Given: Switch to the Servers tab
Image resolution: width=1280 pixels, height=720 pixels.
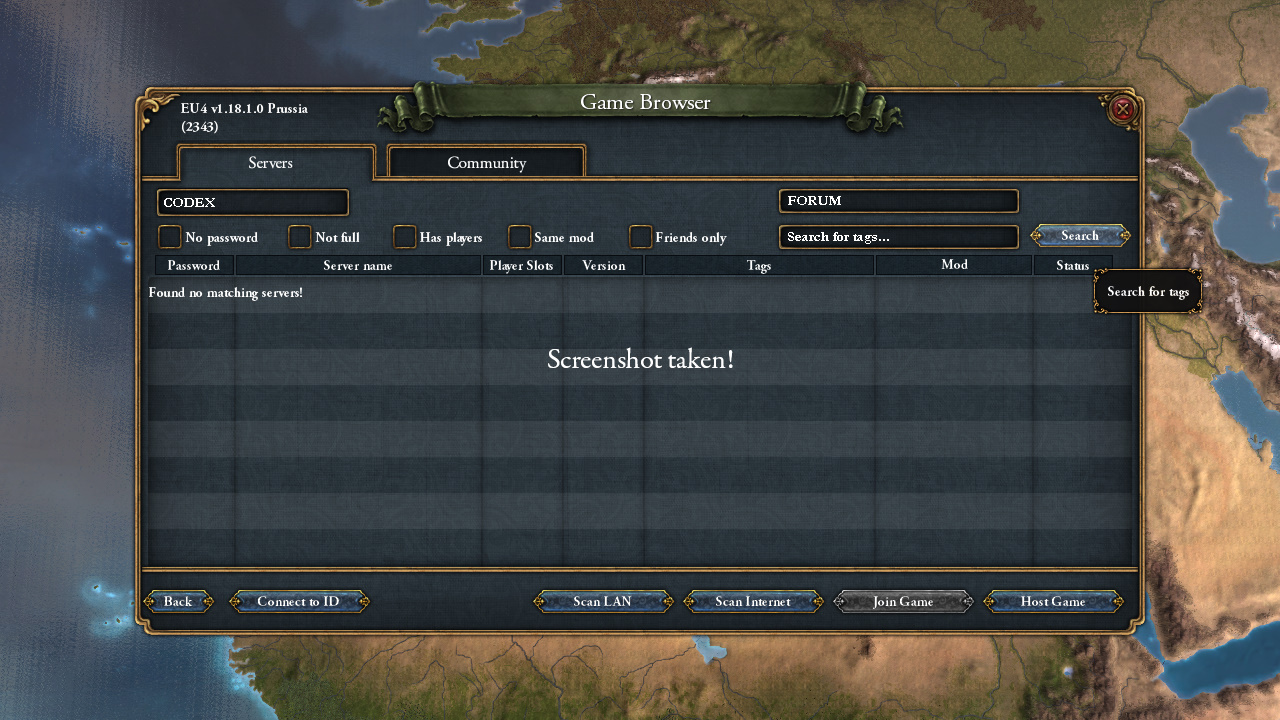Looking at the screenshot, I should tap(271, 163).
